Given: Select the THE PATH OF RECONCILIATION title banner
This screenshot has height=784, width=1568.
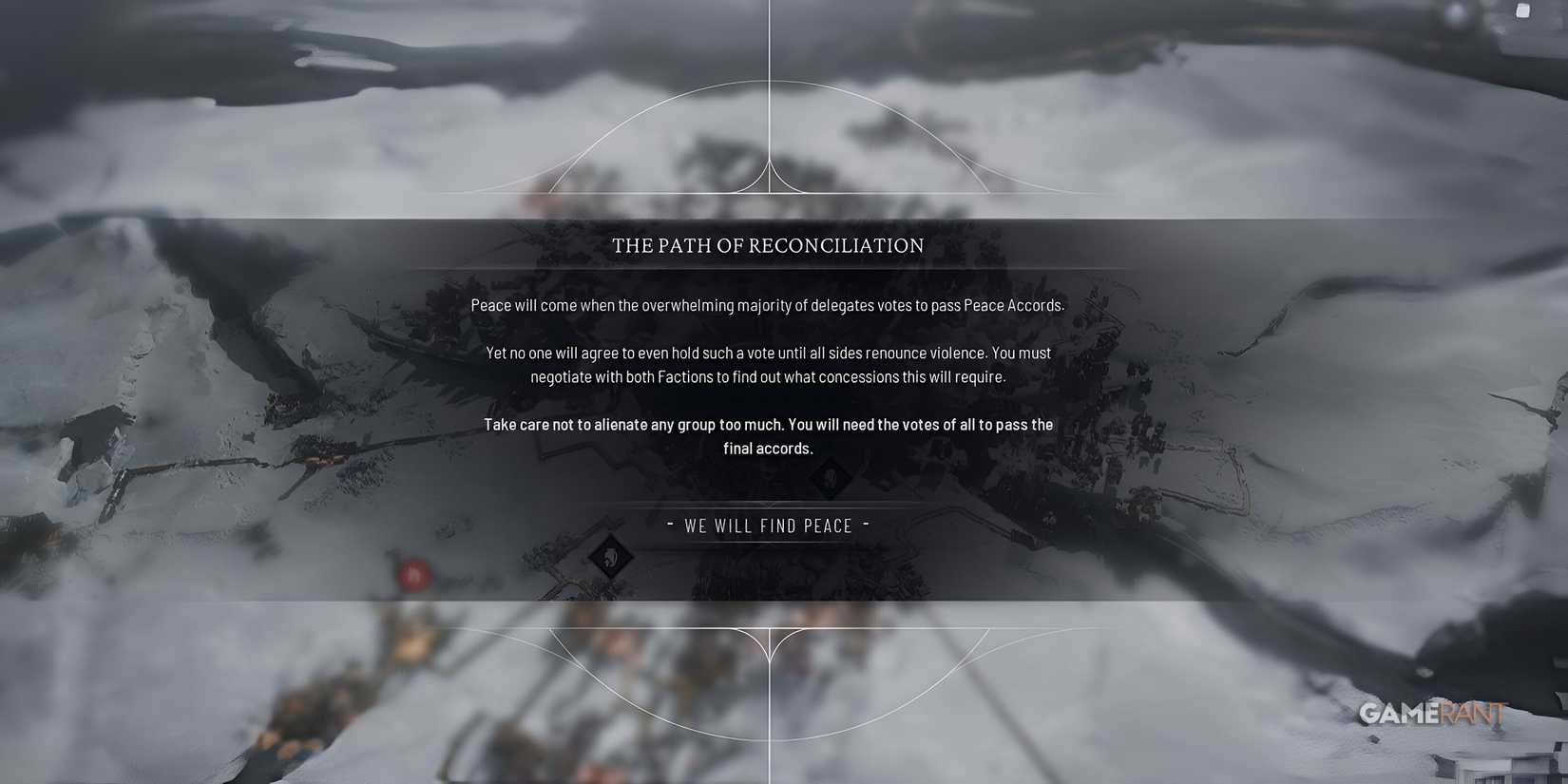Looking at the screenshot, I should [768, 245].
